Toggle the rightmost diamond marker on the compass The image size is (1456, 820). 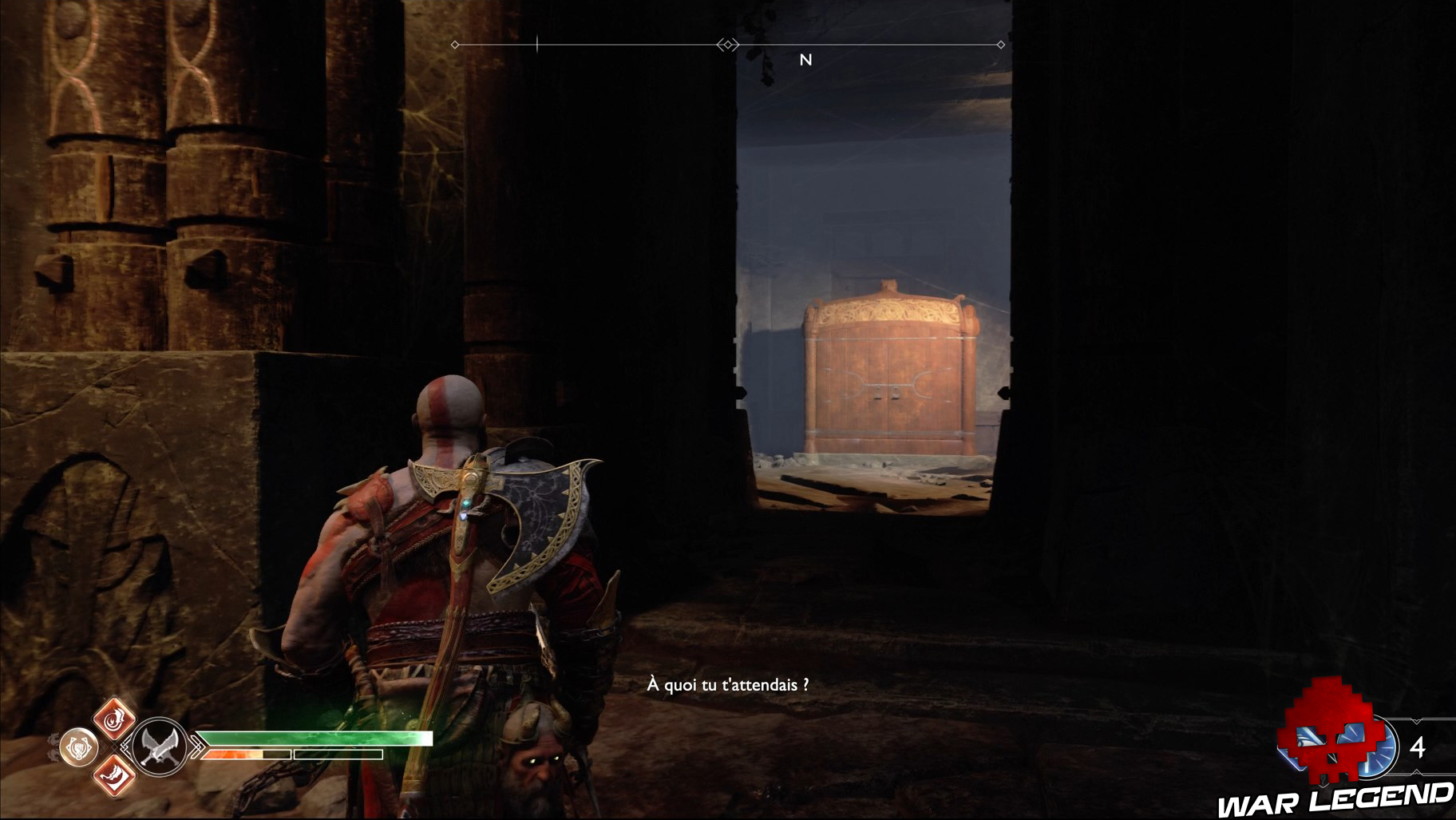click(x=1000, y=45)
